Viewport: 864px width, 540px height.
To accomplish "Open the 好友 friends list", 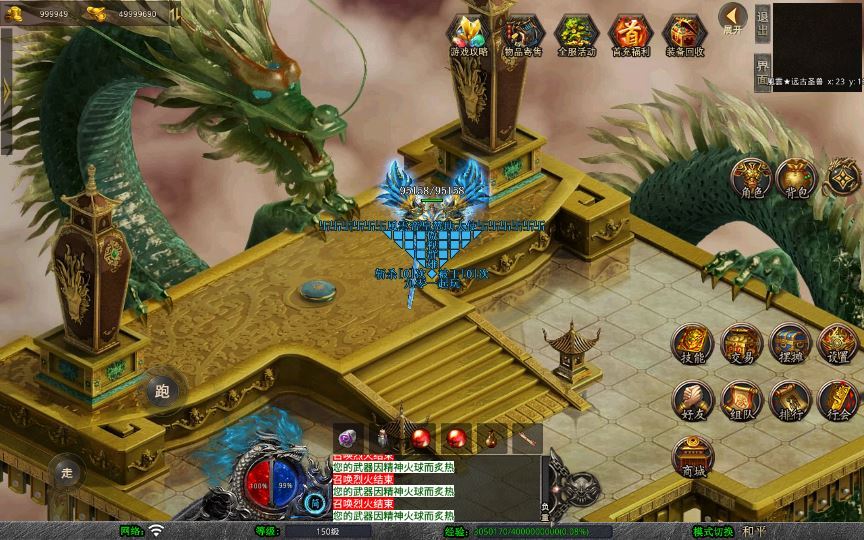I will click(691, 399).
